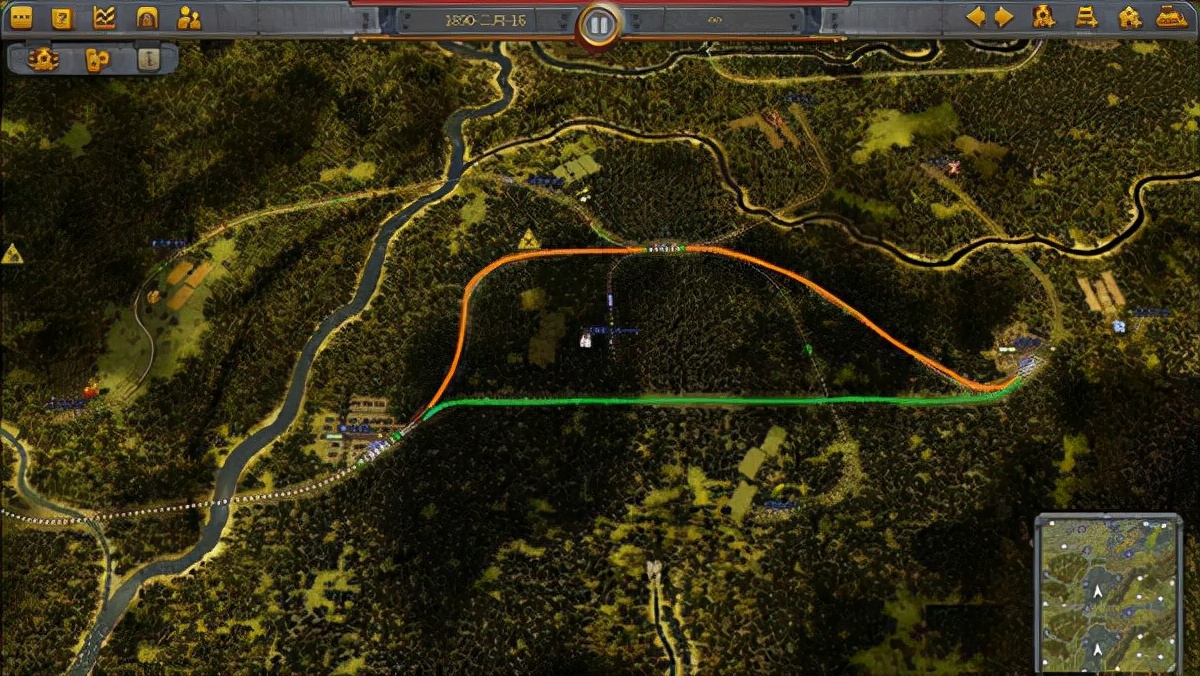The image size is (1200, 676).
Task: Click on the minimap
Action: pos(1108,592)
